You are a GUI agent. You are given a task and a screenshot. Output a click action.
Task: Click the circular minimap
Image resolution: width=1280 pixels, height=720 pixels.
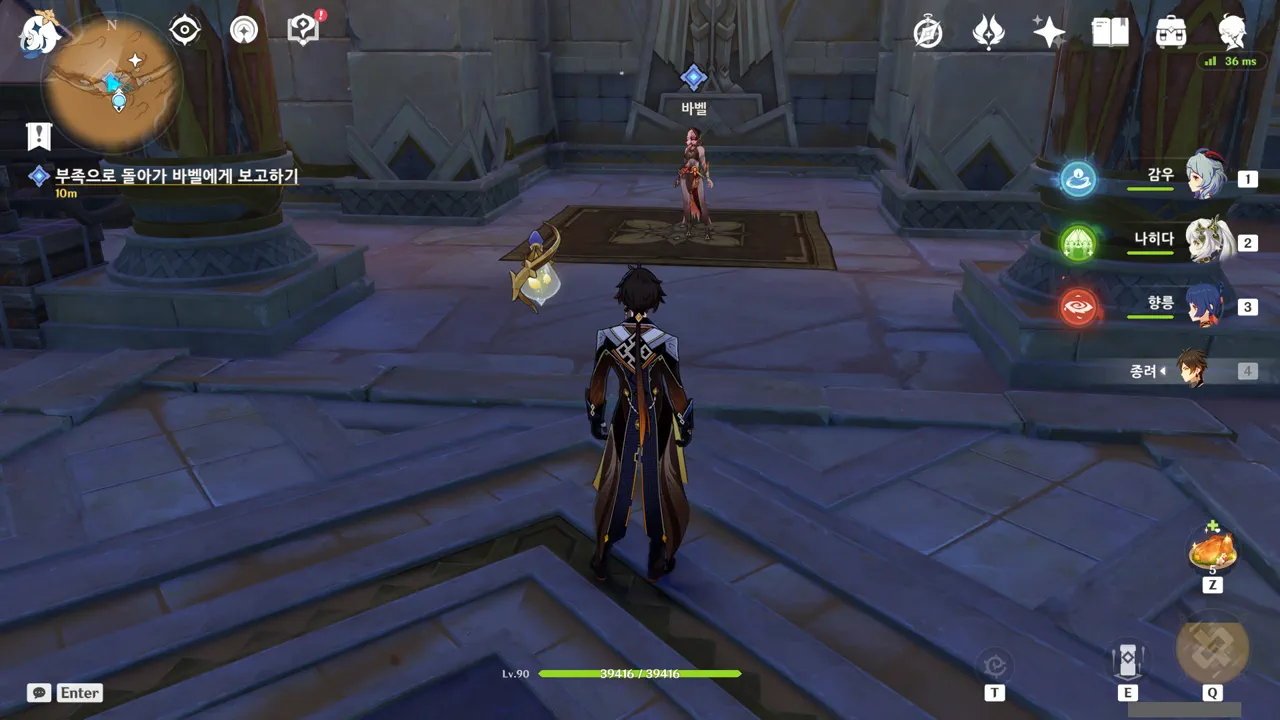coord(110,84)
